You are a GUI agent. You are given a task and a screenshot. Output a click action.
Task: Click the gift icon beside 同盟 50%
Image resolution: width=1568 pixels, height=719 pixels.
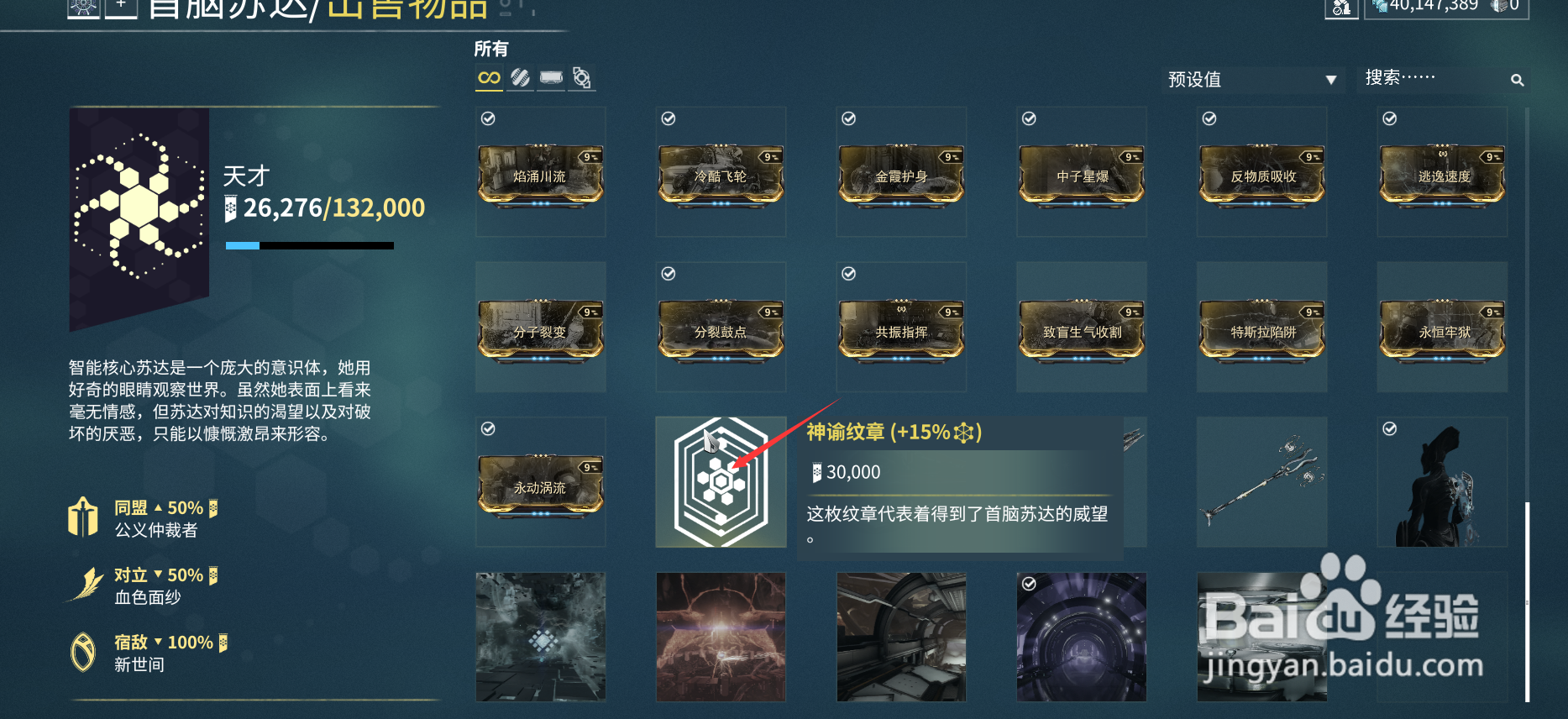coord(82,515)
